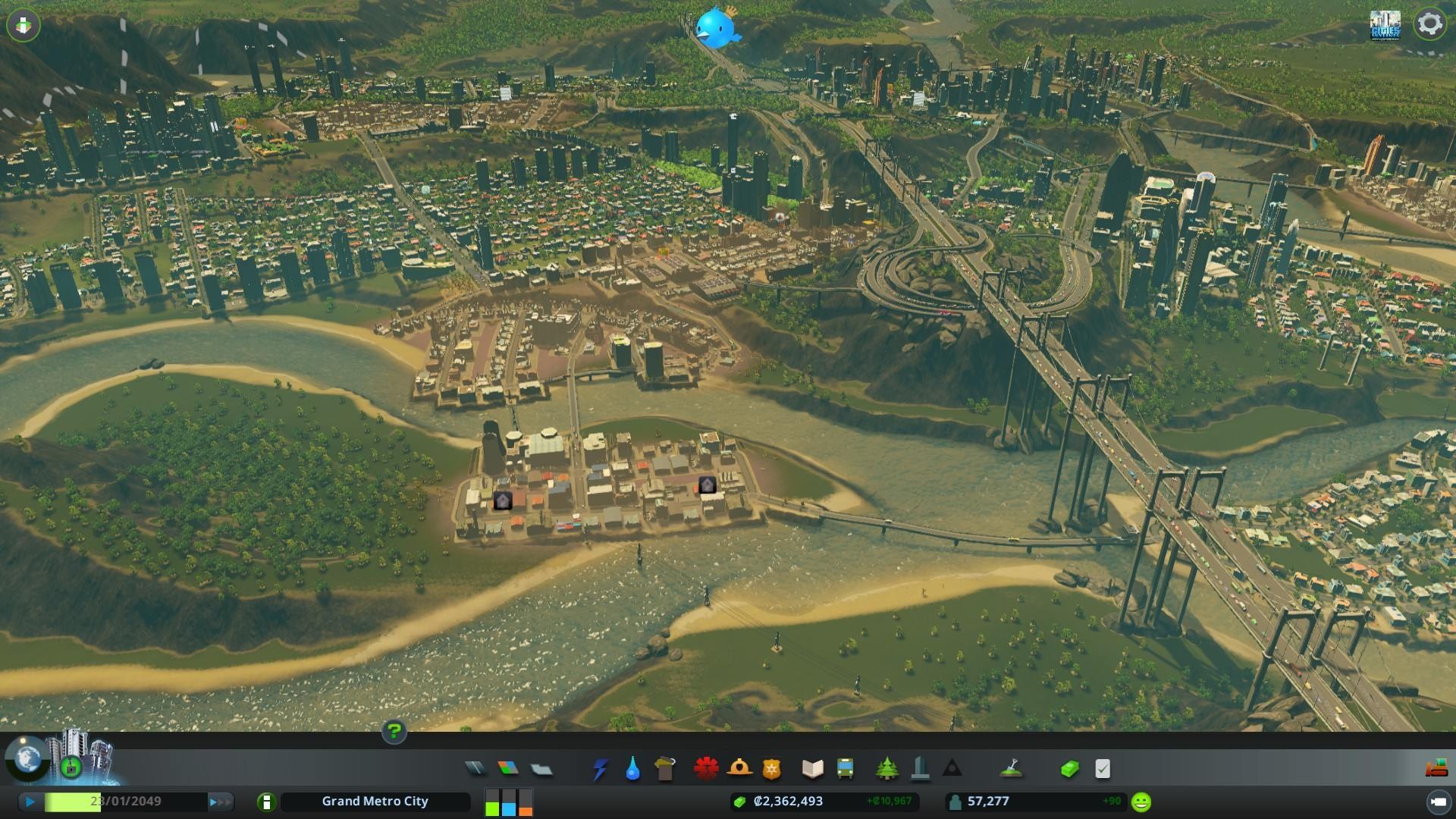This screenshot has height=819, width=1456.
Task: Open the Parks tree menu
Action: (886, 769)
